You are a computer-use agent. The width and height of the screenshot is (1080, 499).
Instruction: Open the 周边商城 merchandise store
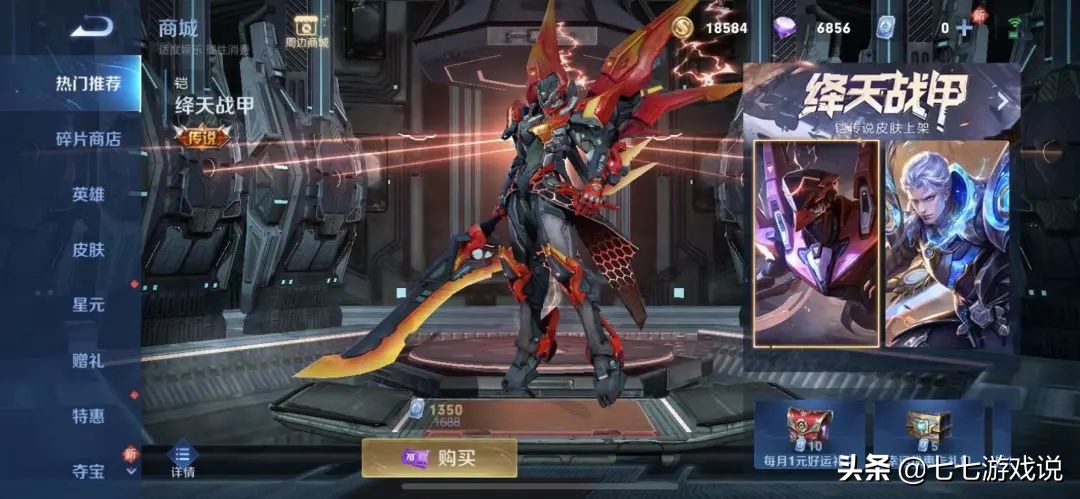pyautogui.click(x=306, y=31)
